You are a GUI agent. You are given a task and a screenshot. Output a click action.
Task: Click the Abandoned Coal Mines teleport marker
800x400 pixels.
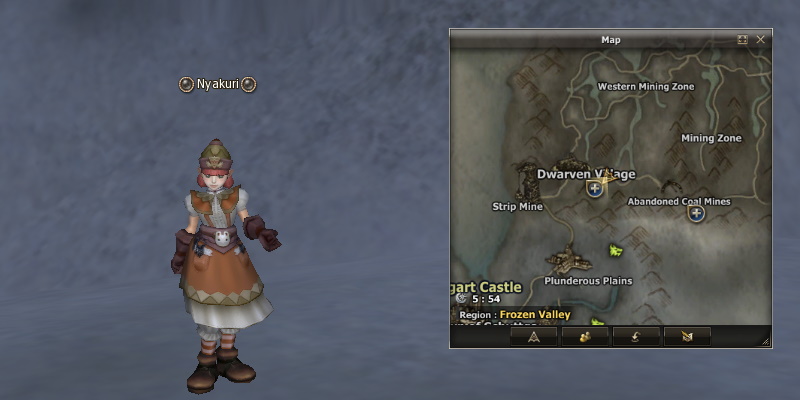coord(696,213)
